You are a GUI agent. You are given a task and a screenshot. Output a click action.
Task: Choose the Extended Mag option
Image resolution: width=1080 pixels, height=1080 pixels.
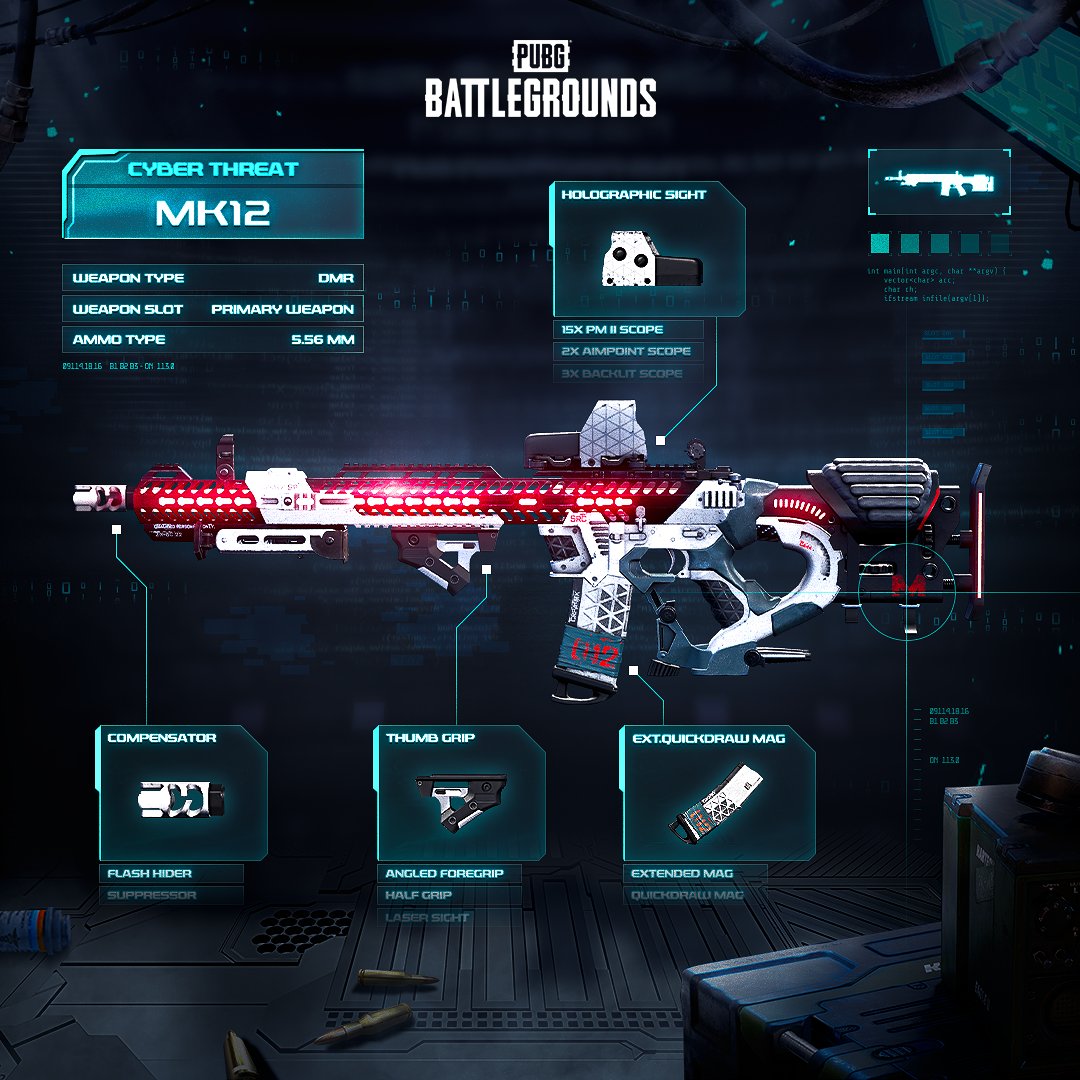[695, 873]
